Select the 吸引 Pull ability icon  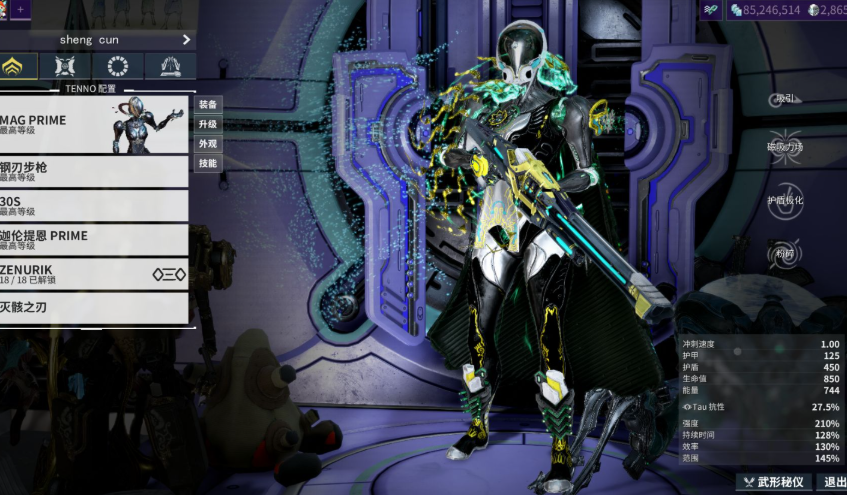(786, 98)
